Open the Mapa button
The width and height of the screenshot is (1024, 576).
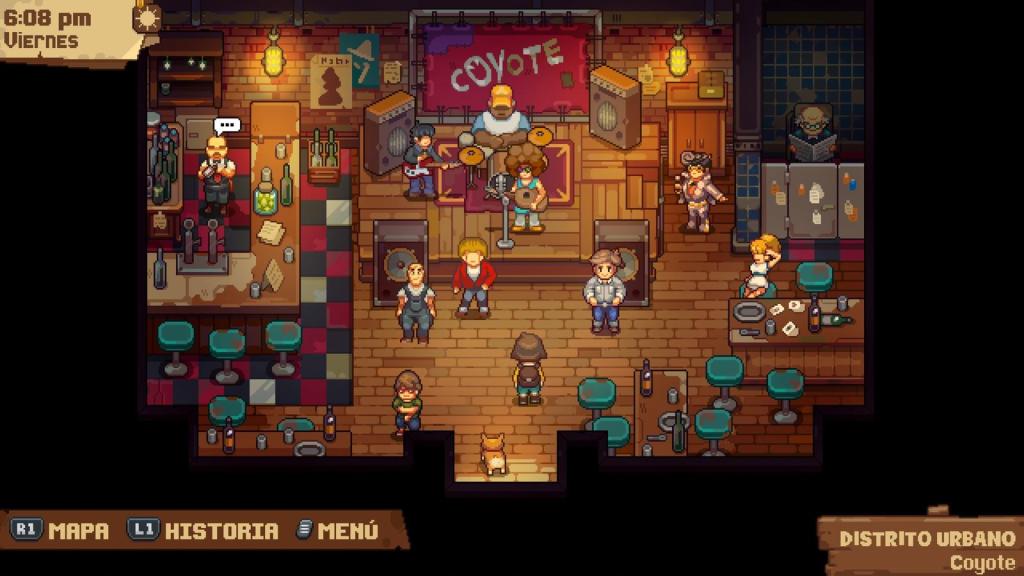(61, 531)
